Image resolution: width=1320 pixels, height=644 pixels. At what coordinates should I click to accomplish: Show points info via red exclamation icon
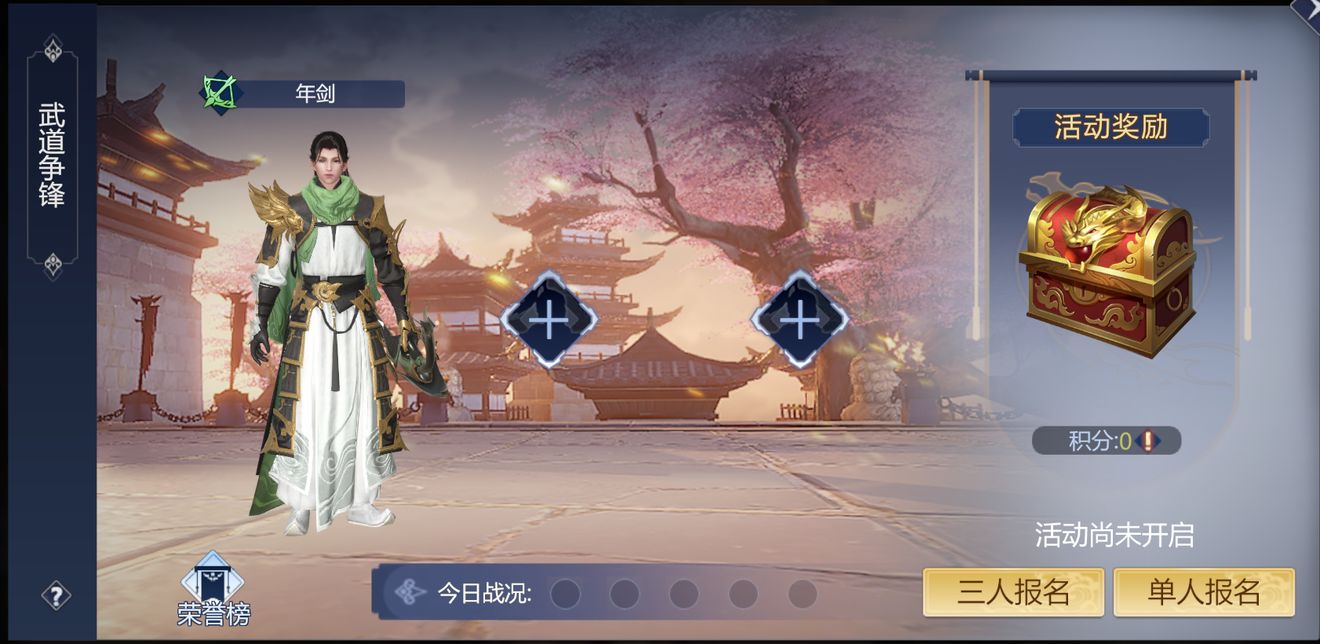[x=1148, y=441]
